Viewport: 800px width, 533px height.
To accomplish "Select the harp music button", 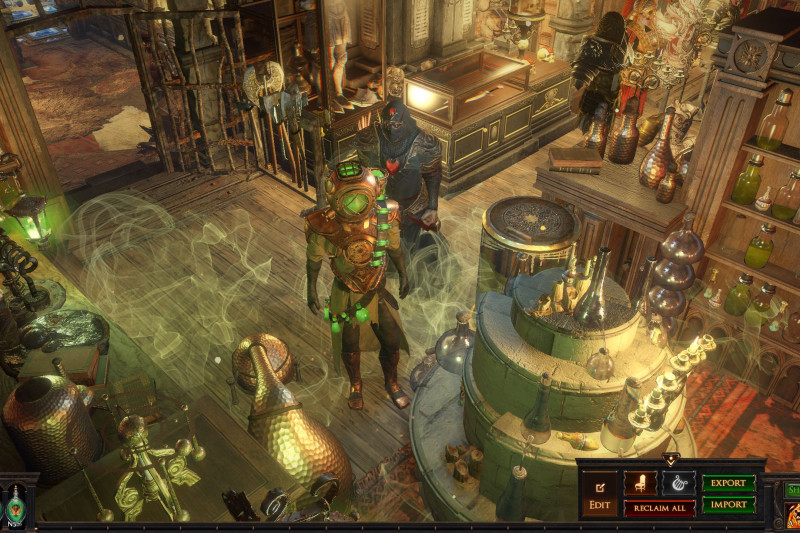I will [678, 483].
